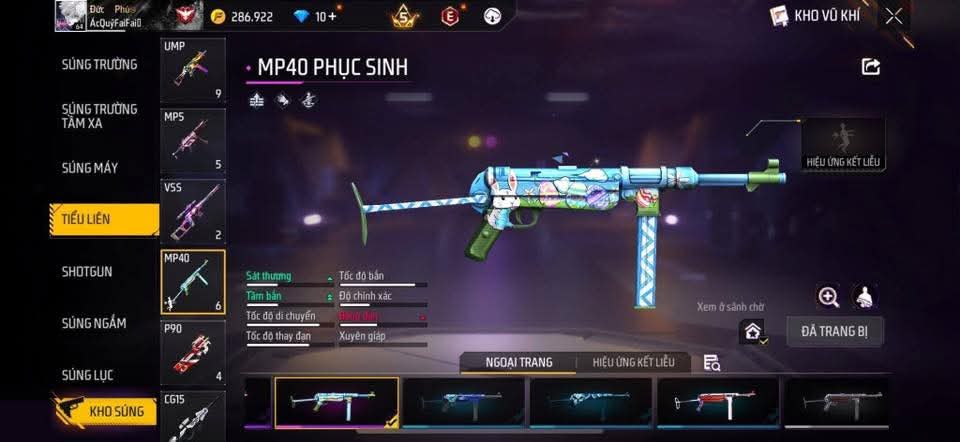Select the red MP40 skin thumbnail

click(717, 403)
